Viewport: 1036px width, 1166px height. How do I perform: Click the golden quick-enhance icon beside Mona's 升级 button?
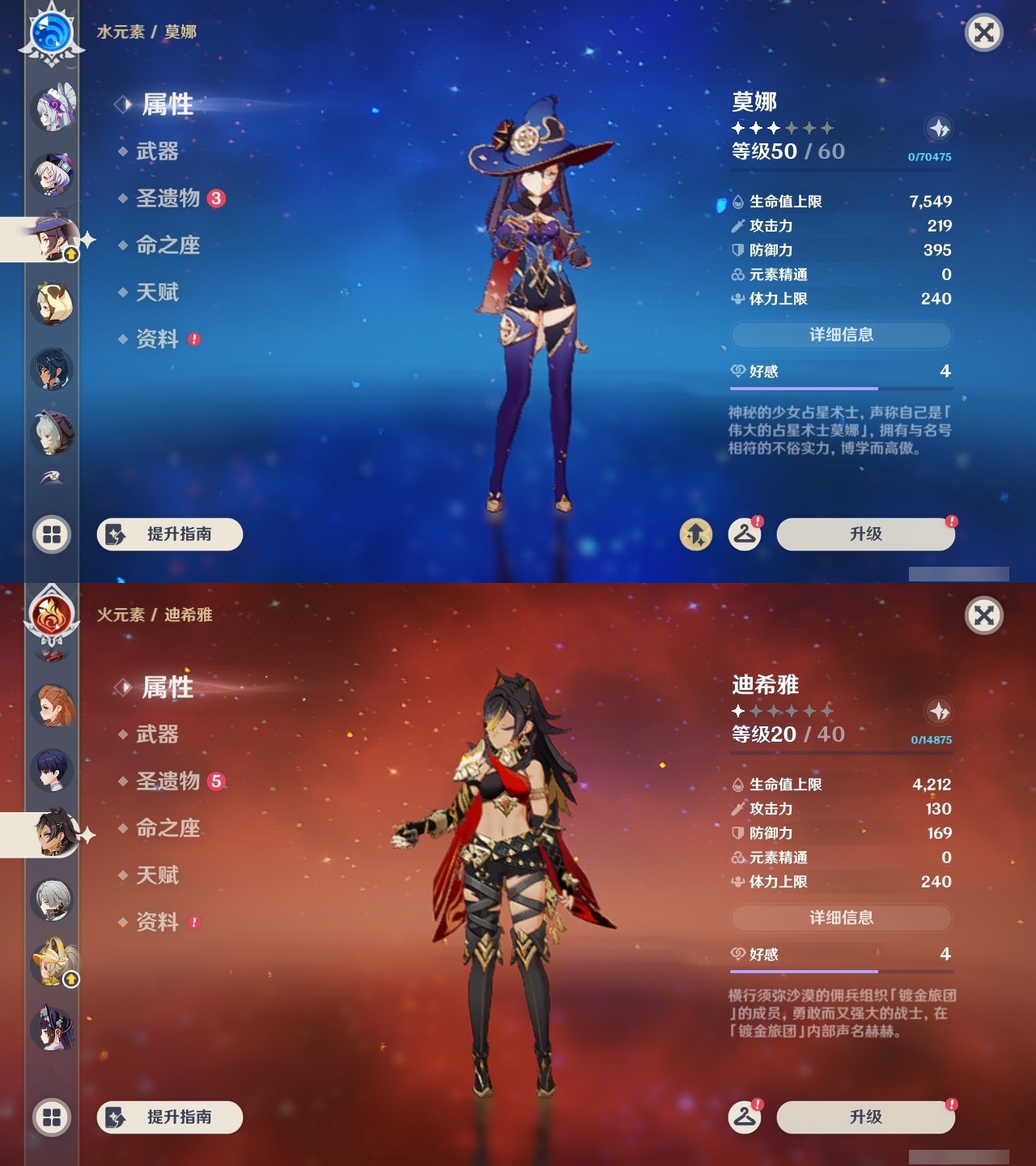coord(695,534)
